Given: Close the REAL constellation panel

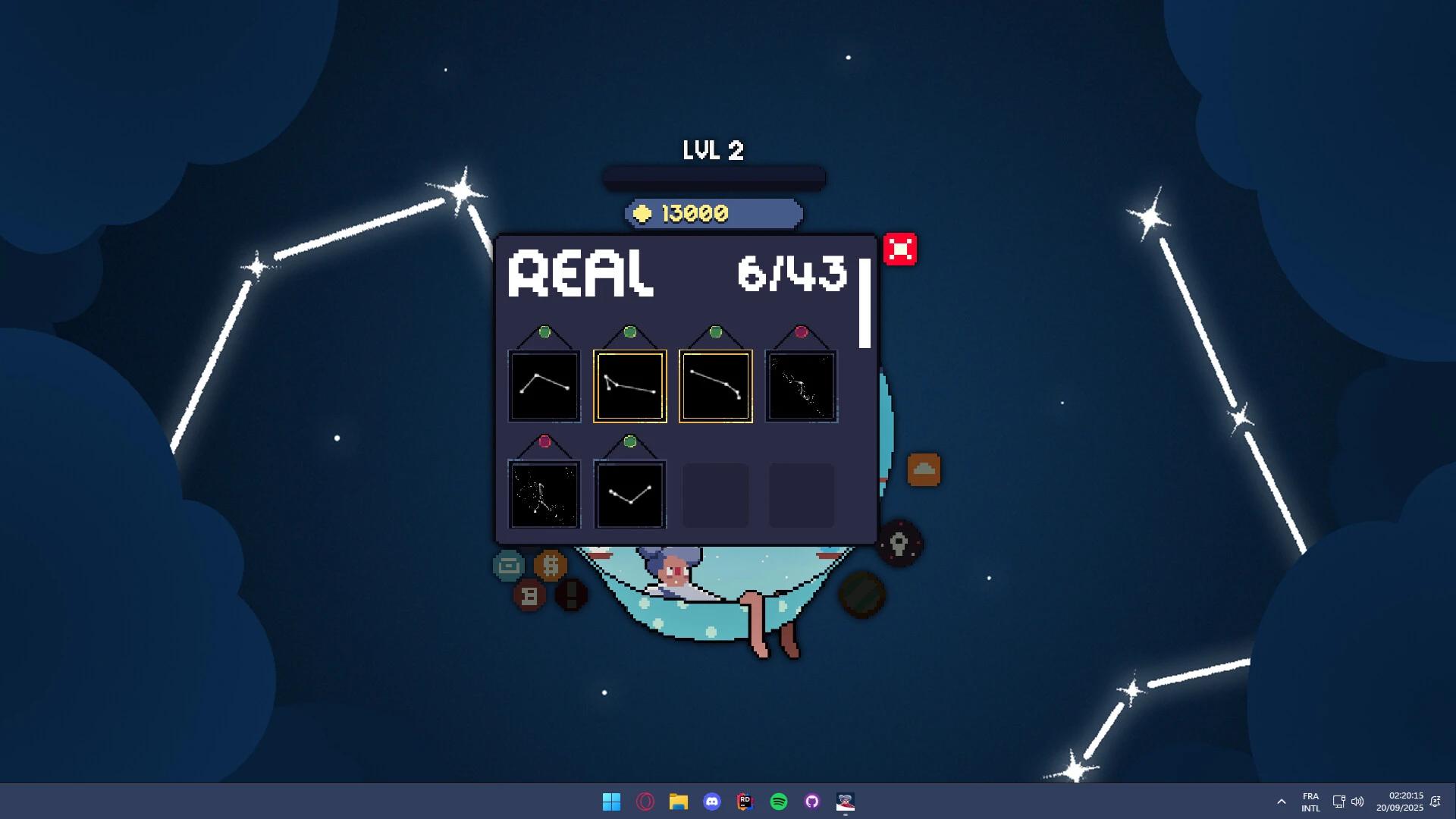Looking at the screenshot, I should coord(901,249).
